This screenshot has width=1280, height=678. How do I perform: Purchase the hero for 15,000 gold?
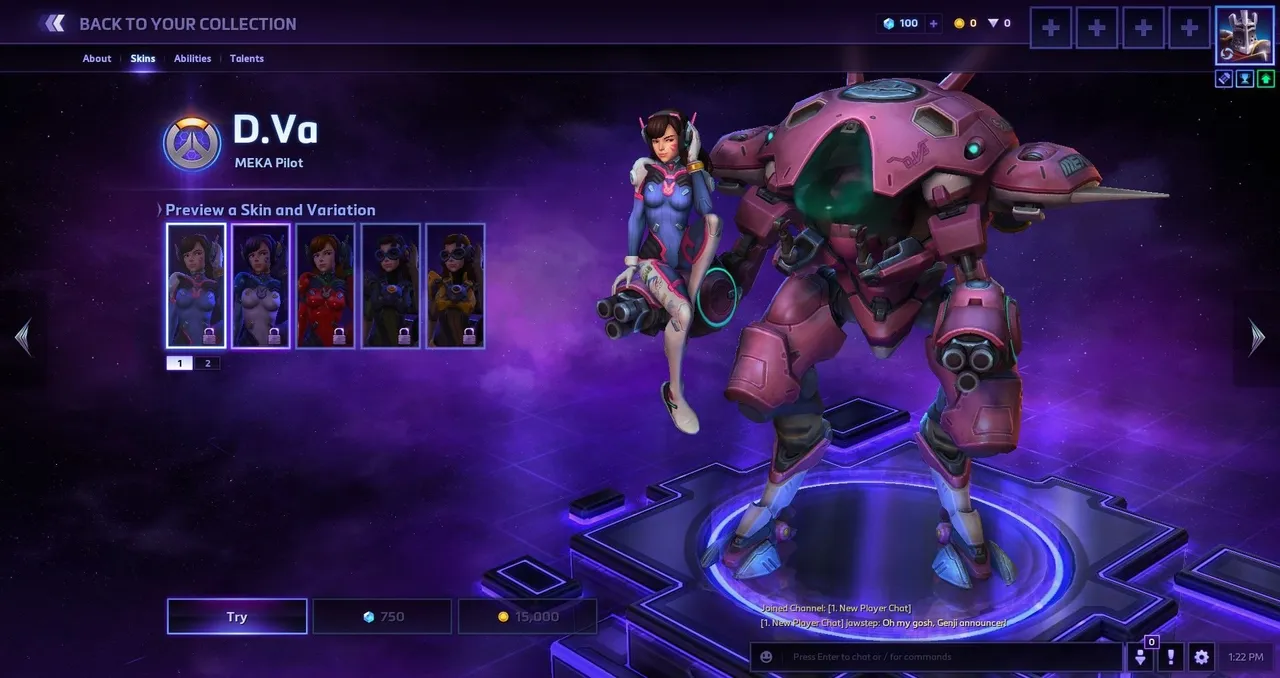click(527, 616)
